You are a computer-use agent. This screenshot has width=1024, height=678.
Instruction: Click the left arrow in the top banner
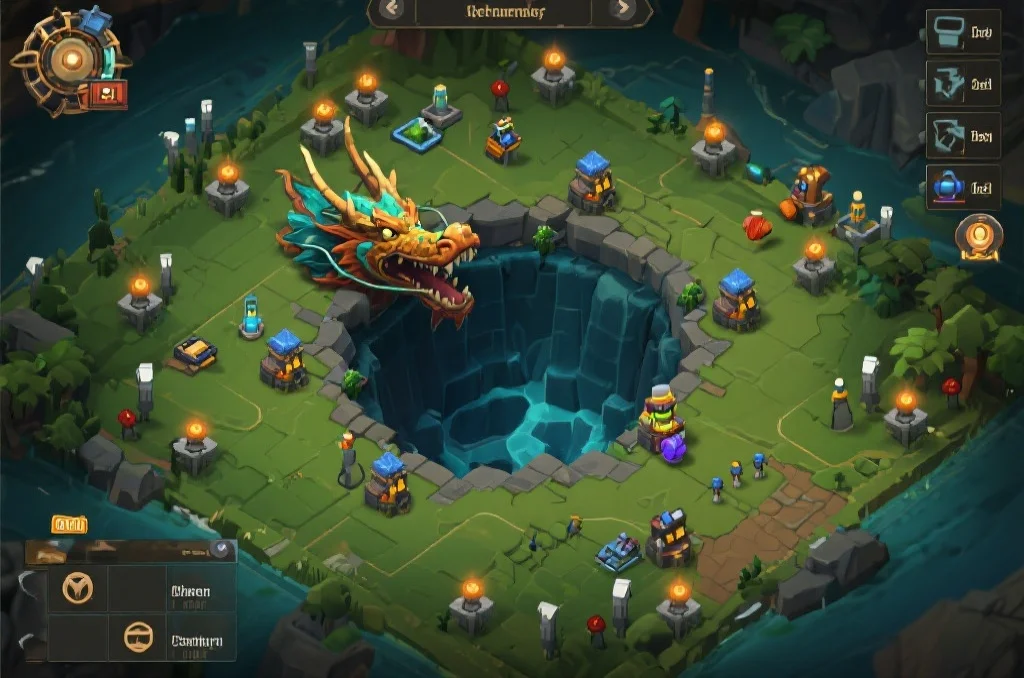390,10
